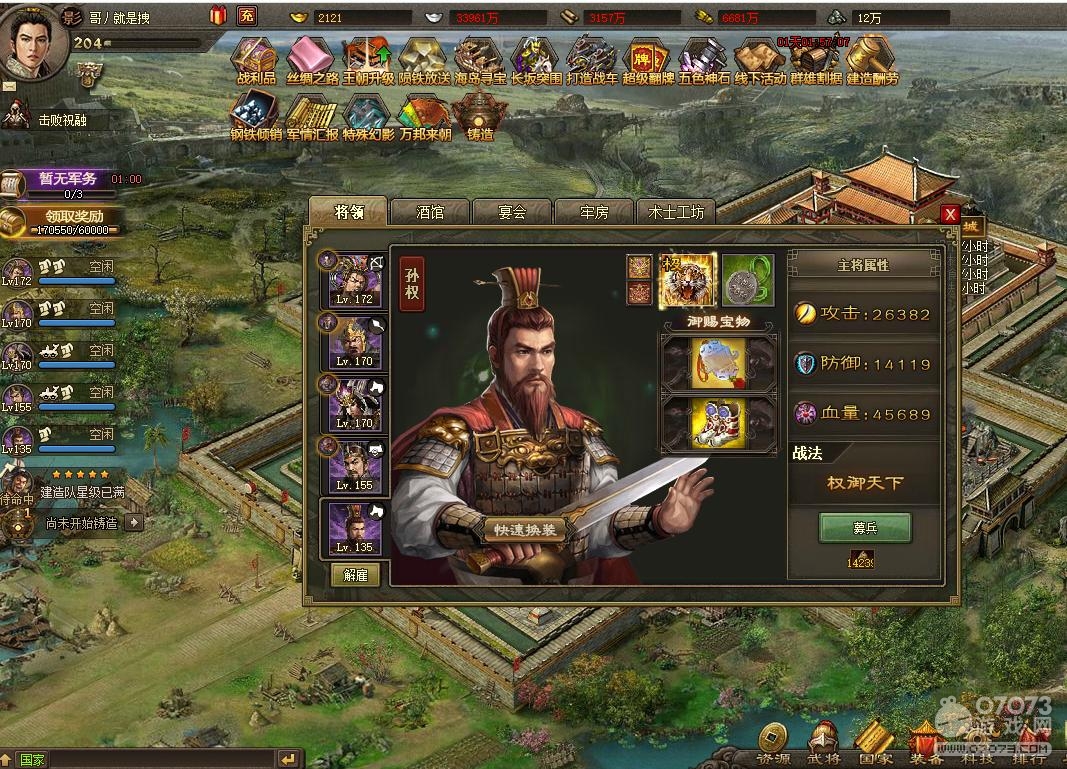Open the 战利品 treasure chest icon
The image size is (1067, 769).
256,62
